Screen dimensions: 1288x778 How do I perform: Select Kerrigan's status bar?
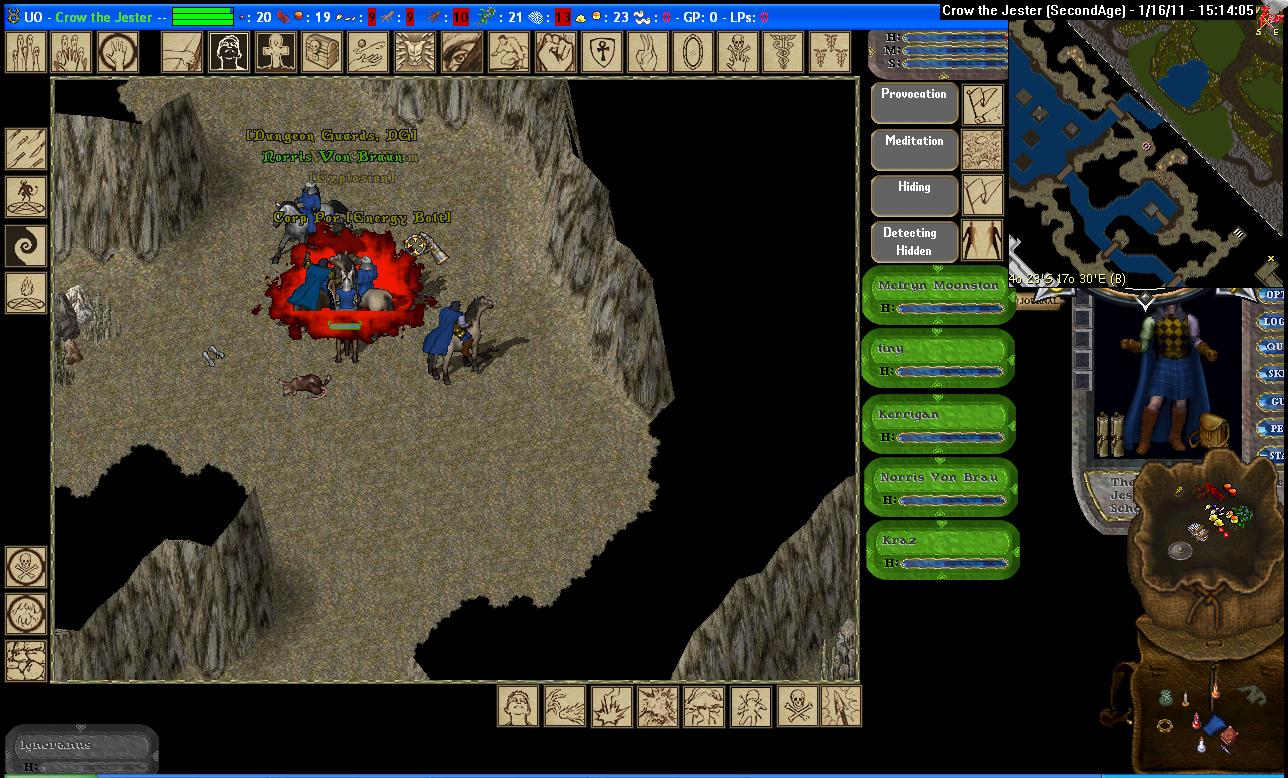click(x=939, y=424)
